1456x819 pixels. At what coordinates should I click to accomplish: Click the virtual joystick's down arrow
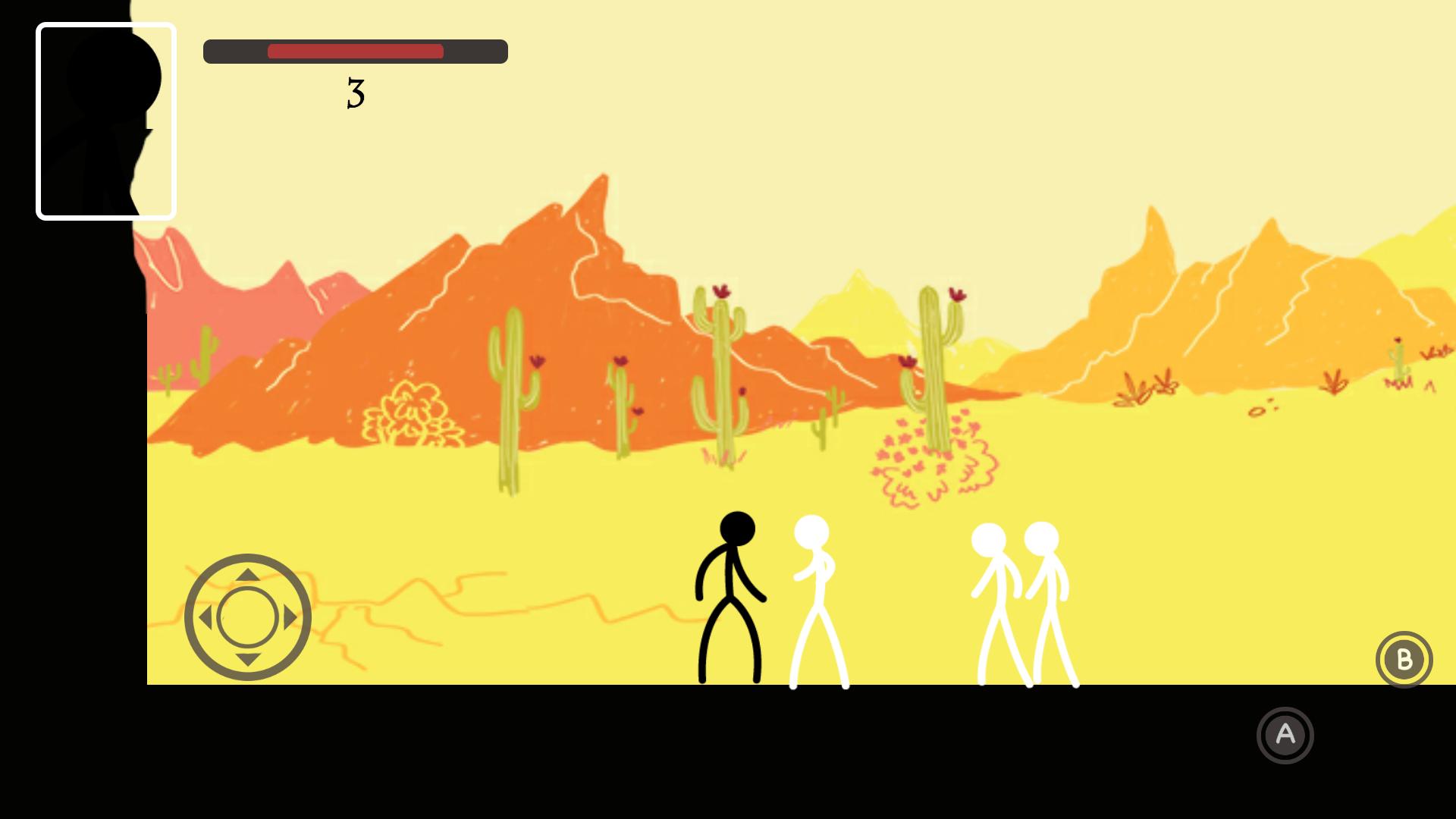[248, 660]
